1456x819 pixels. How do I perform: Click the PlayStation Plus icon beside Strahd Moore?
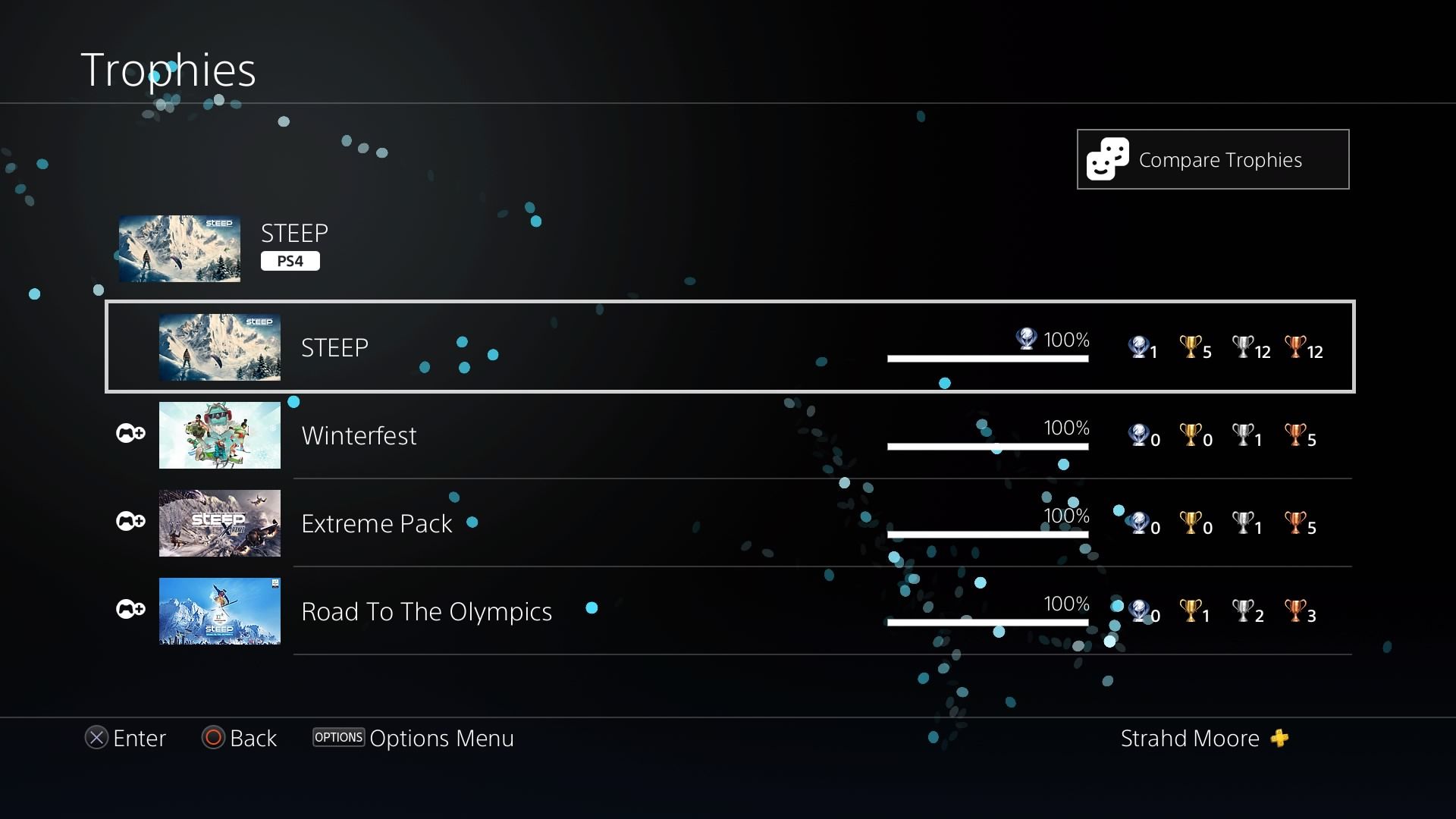1279,738
